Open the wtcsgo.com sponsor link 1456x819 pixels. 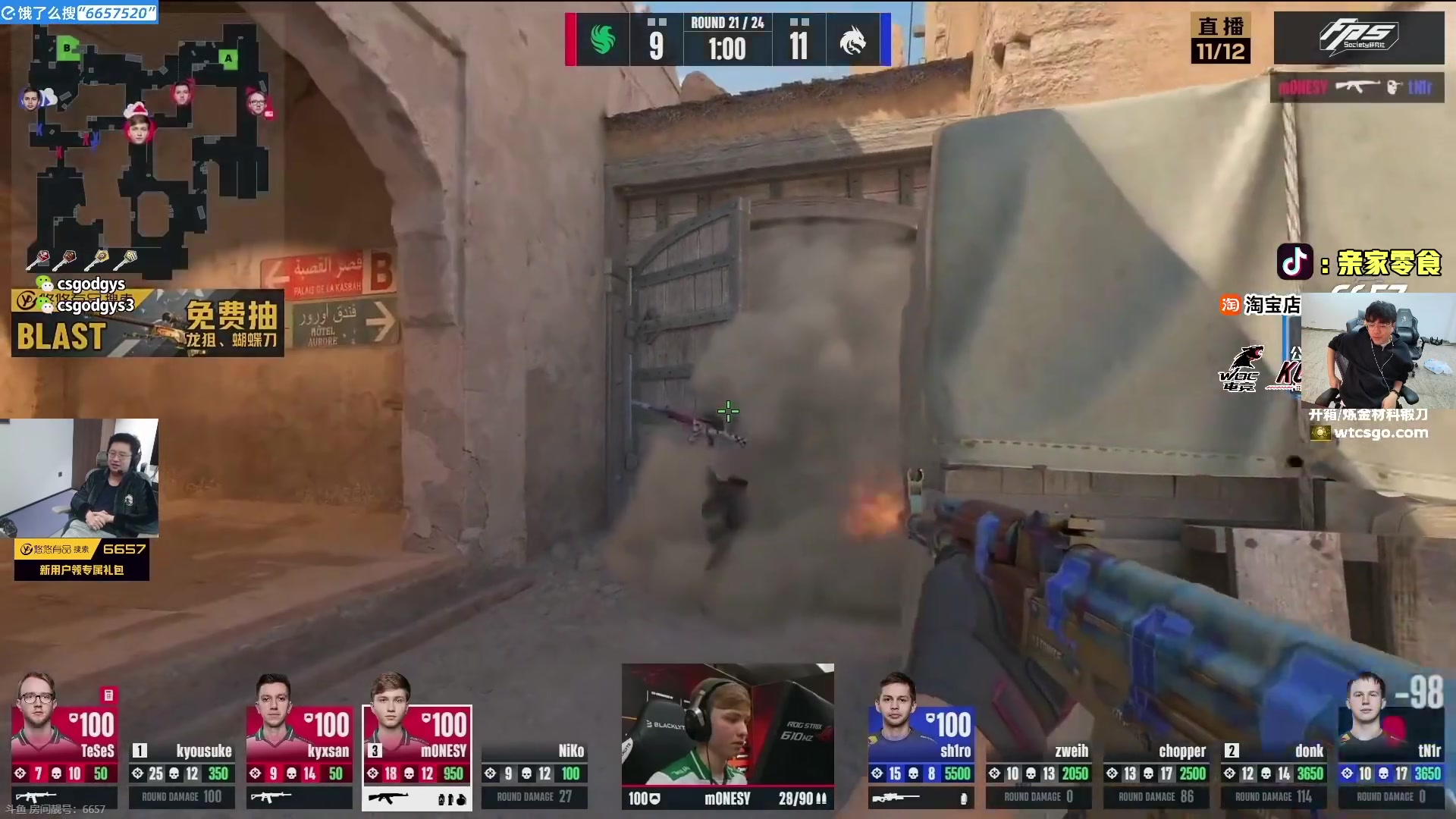[x=1380, y=433]
